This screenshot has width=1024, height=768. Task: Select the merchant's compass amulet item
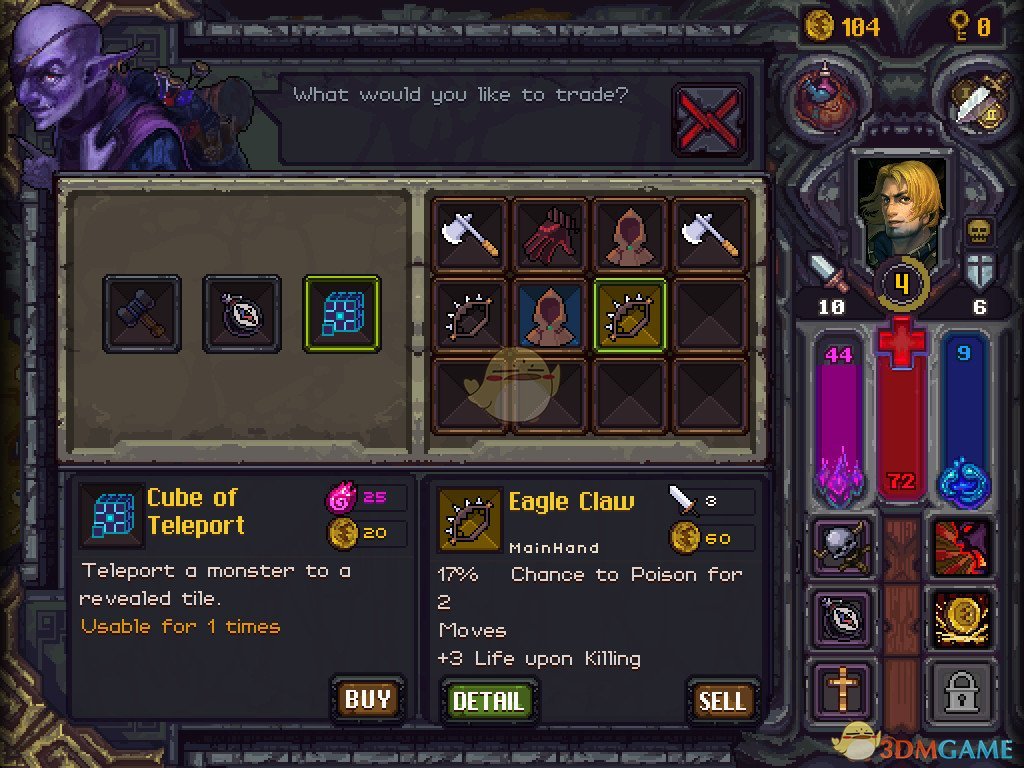coord(242,314)
